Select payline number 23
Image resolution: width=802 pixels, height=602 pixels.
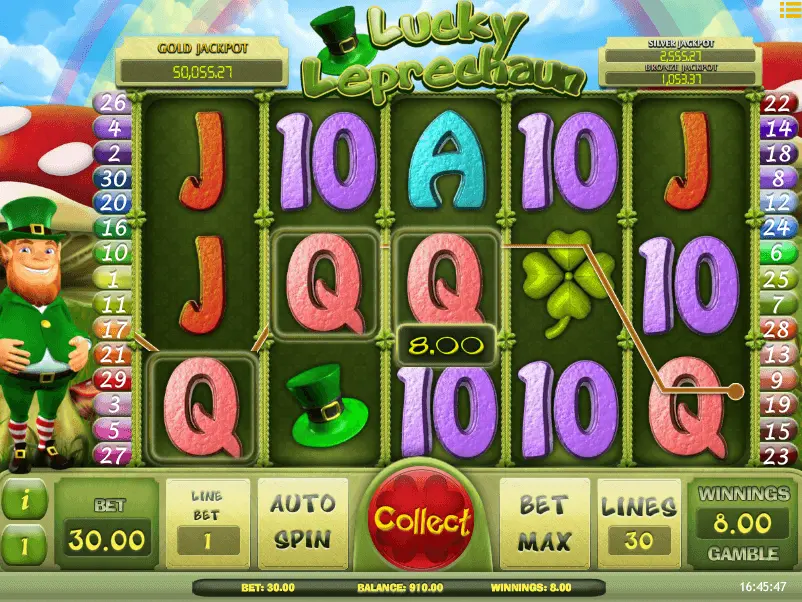tap(777, 456)
